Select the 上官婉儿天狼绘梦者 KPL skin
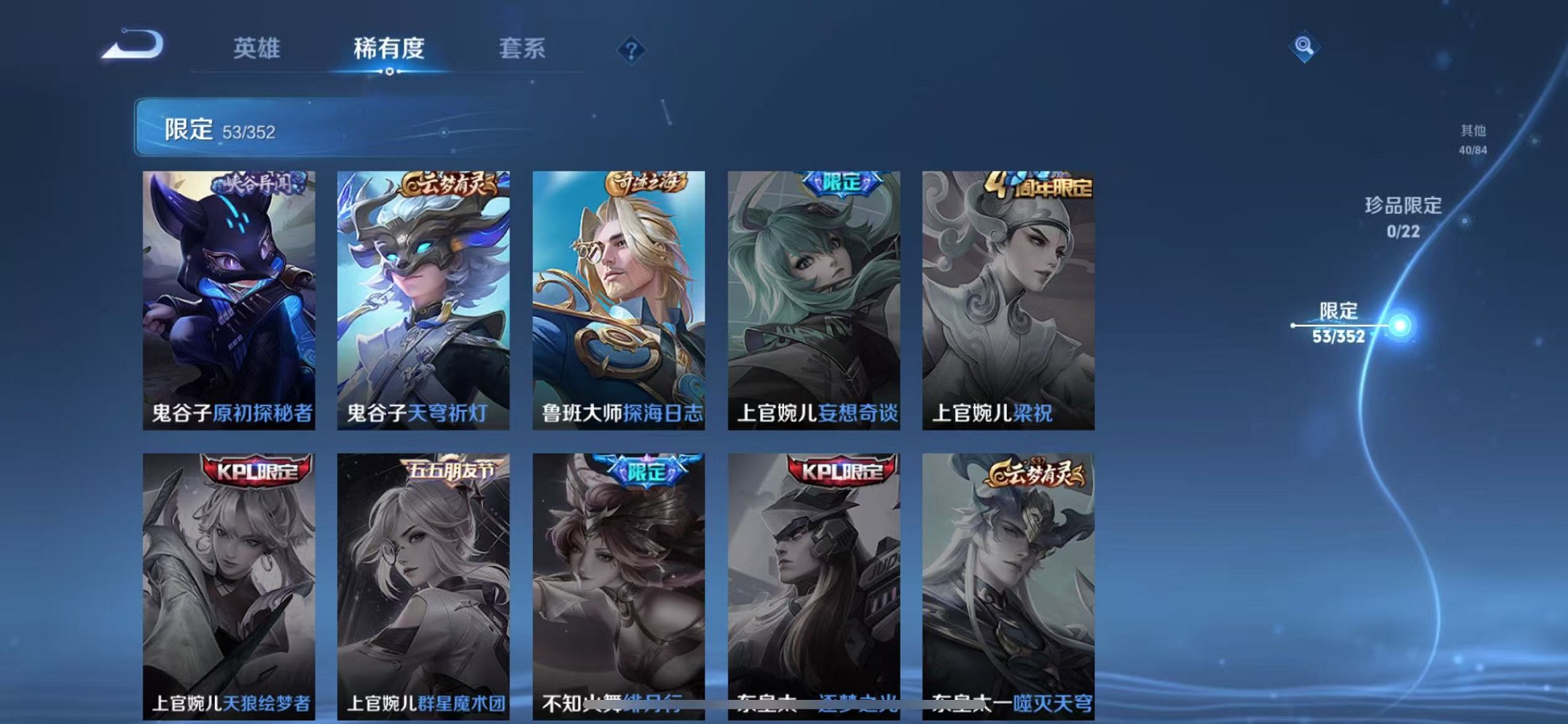This screenshot has height=724, width=1568. [229, 583]
